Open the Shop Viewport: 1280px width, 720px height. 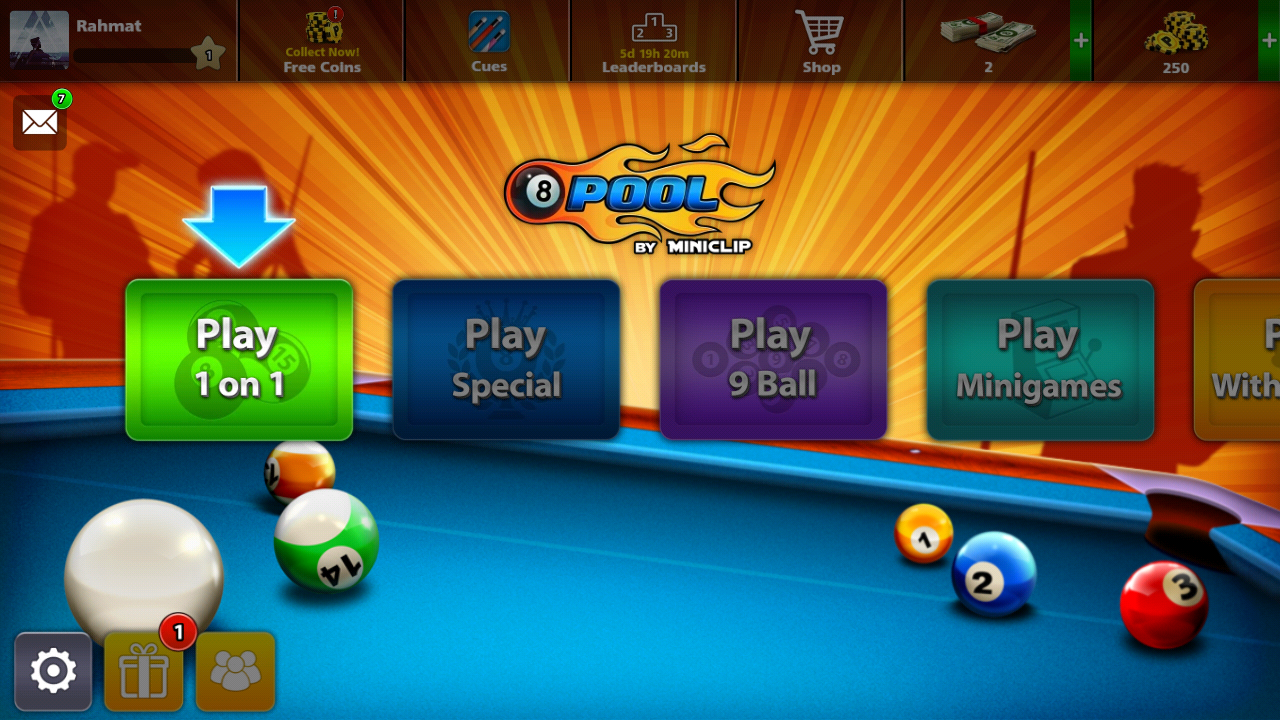tap(821, 41)
